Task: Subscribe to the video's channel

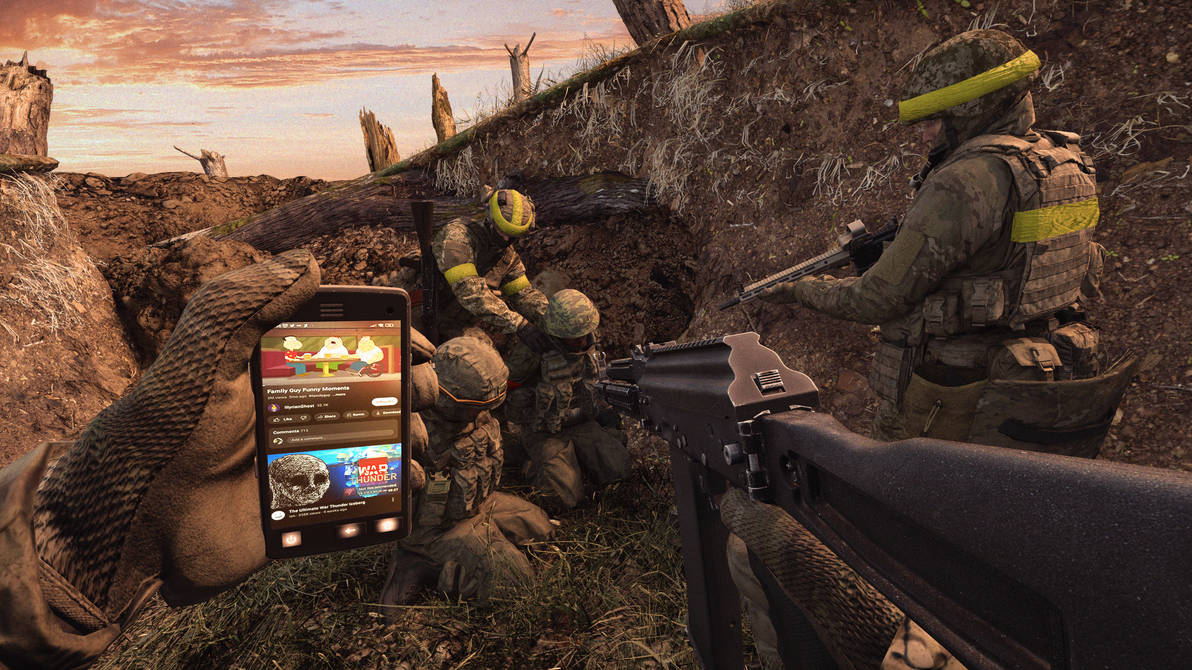Action: point(384,401)
